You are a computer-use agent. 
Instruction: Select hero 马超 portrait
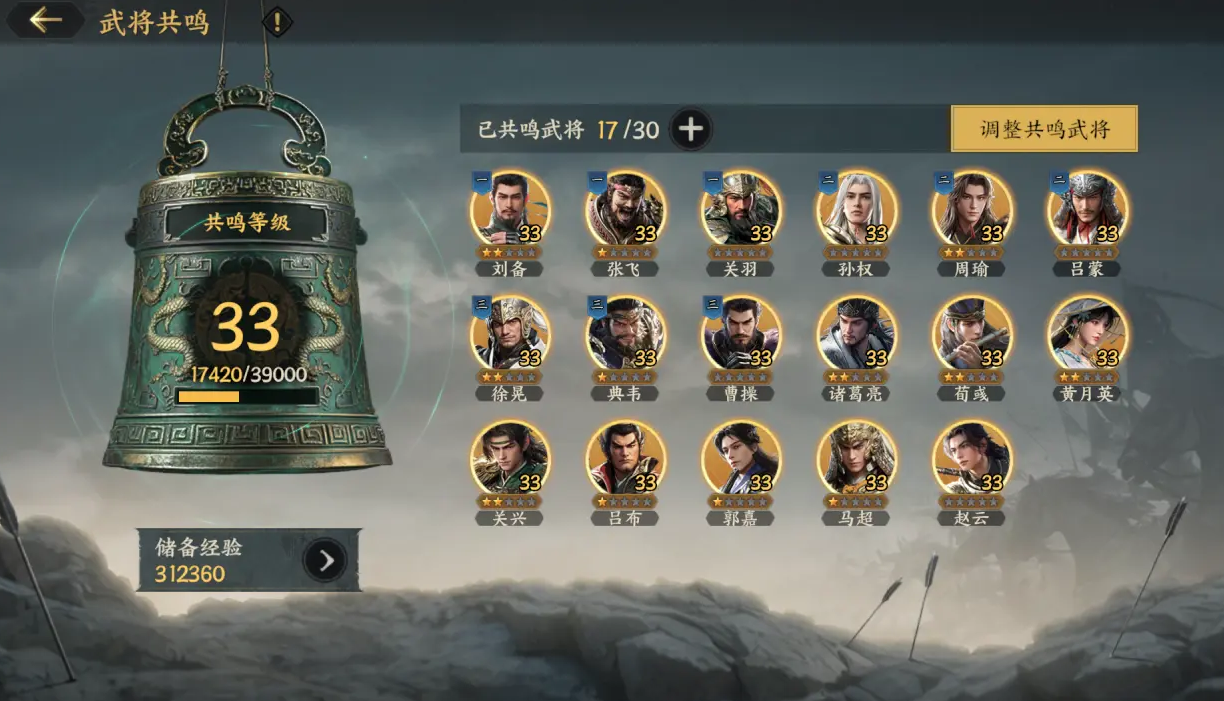point(856,460)
